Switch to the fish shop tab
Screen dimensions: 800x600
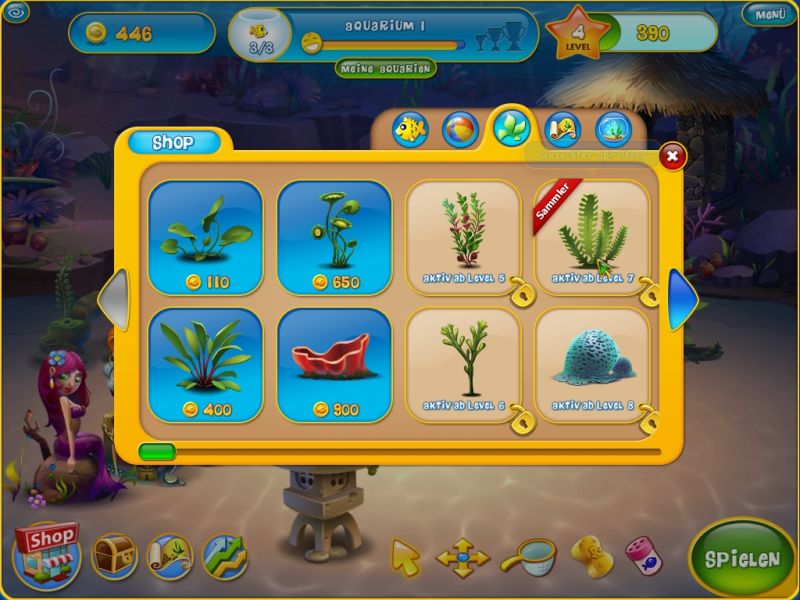(410, 130)
